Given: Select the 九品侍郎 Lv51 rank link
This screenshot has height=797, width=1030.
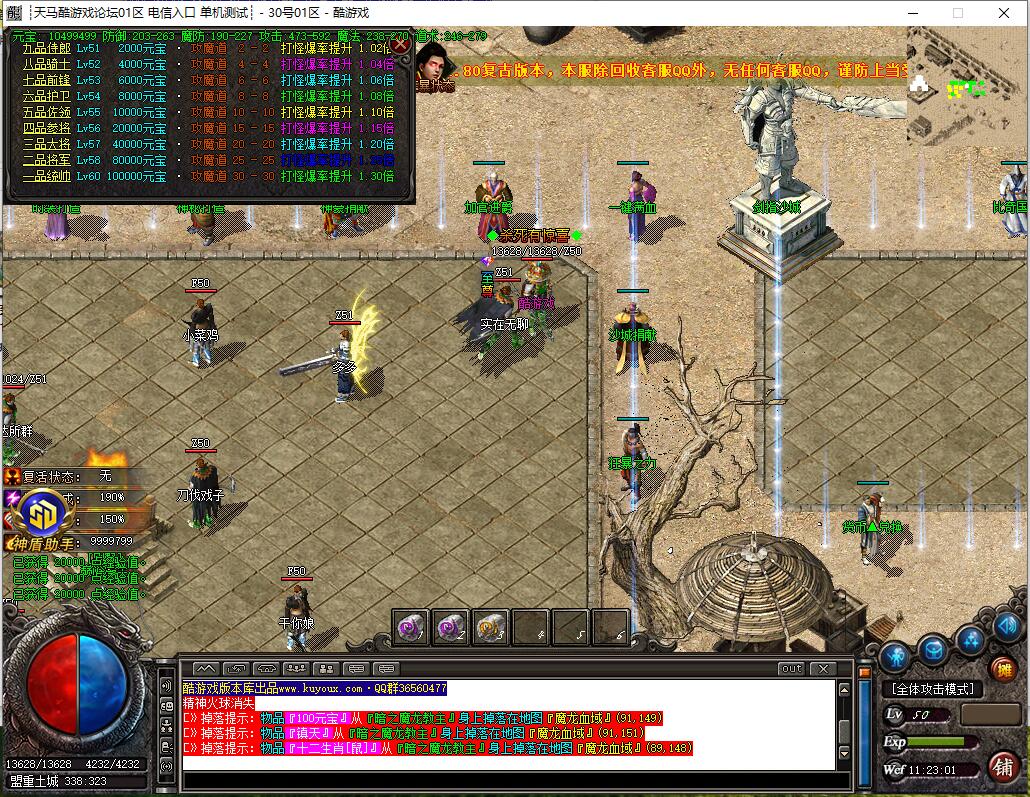Looking at the screenshot, I should pyautogui.click(x=47, y=48).
